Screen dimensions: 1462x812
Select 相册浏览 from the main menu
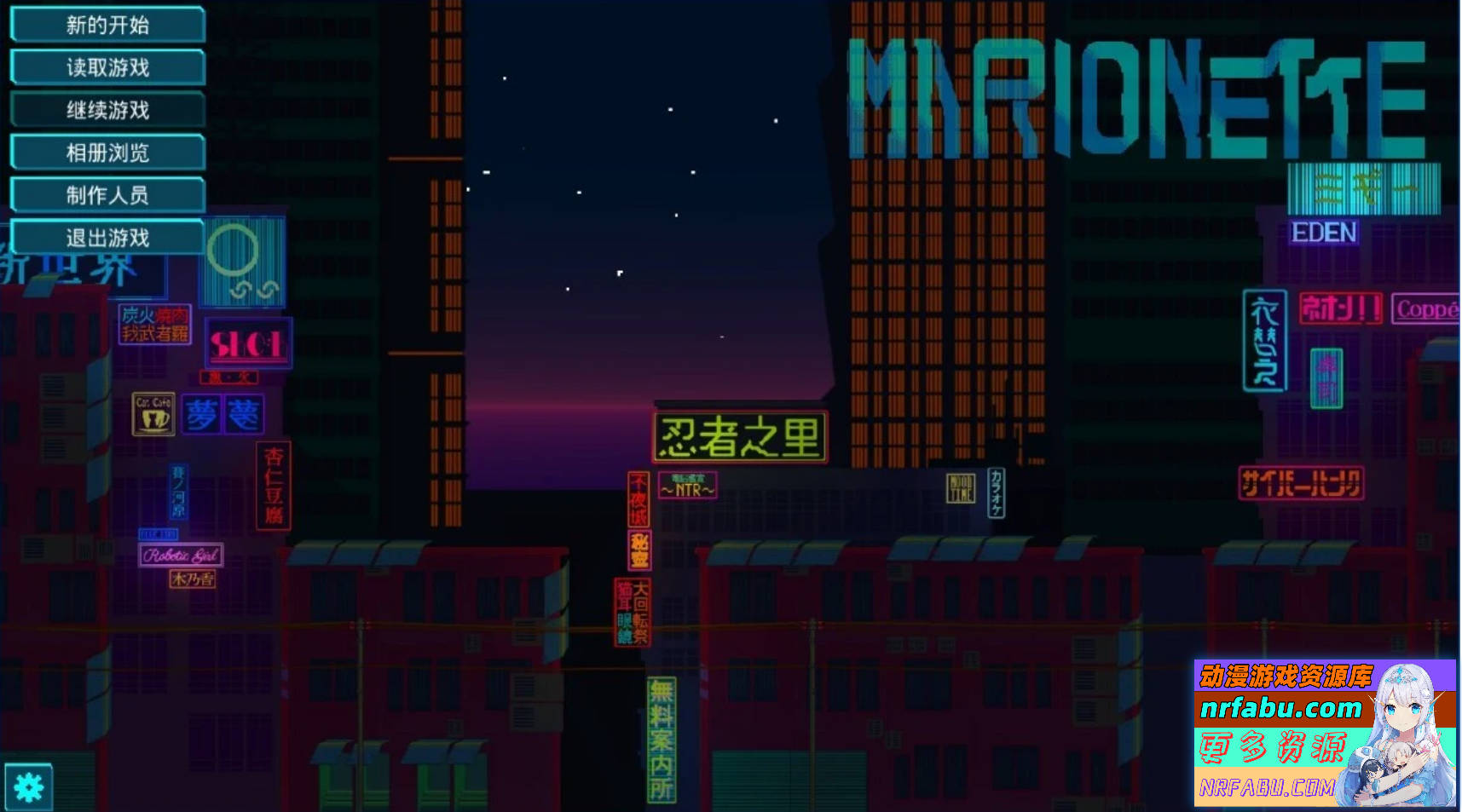(107, 153)
